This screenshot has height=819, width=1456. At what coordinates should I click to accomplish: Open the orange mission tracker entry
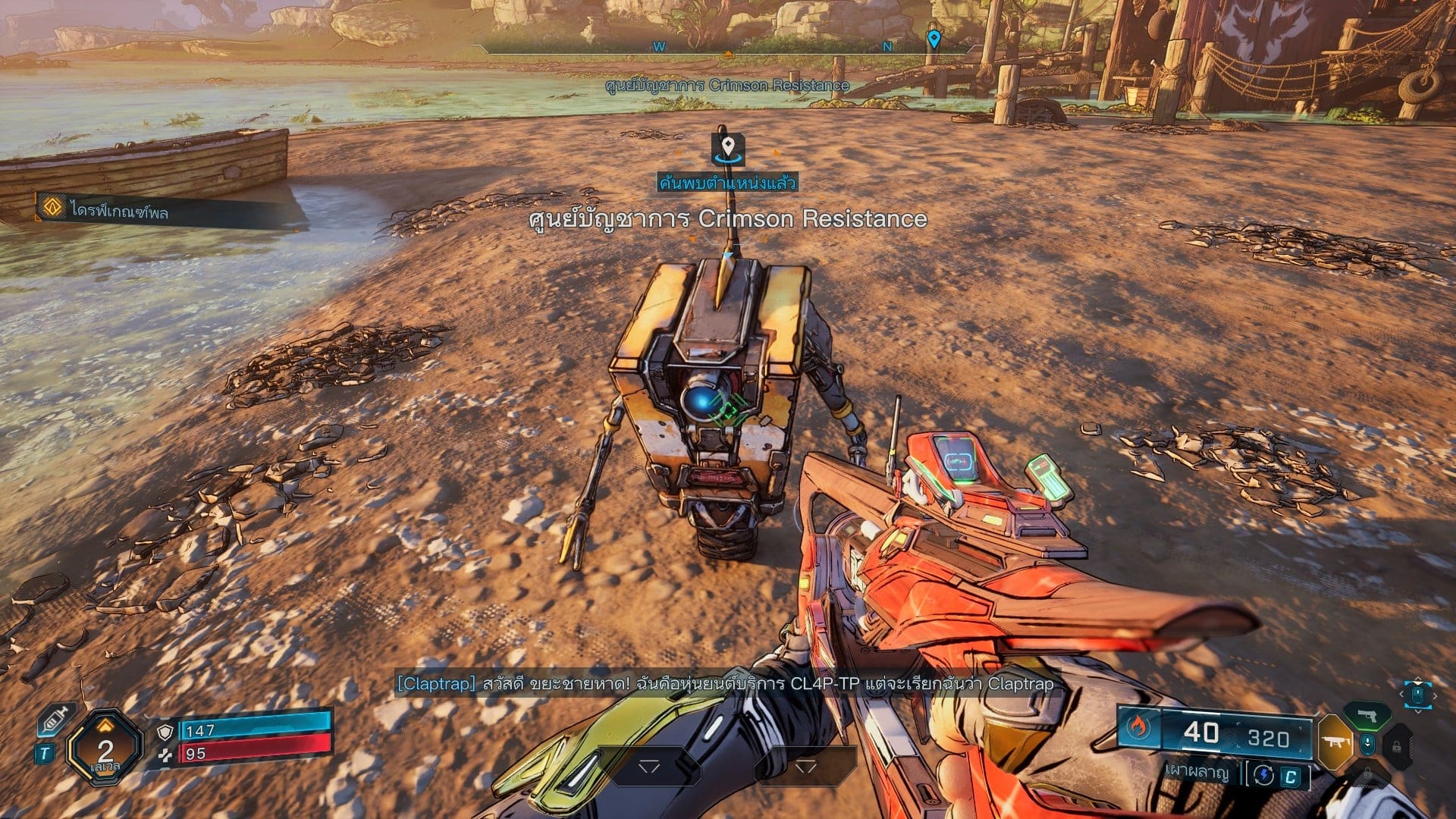point(52,206)
